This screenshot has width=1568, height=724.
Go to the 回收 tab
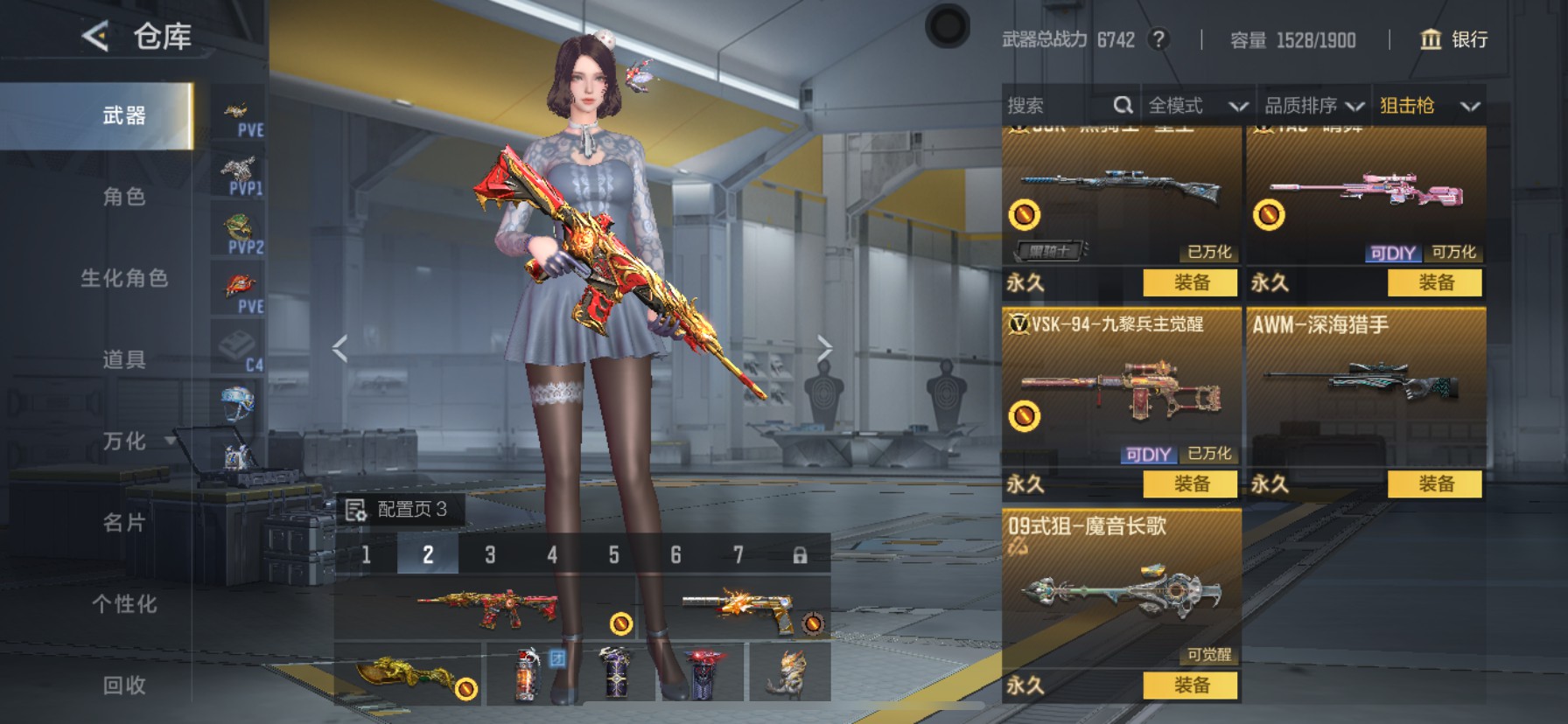pos(124,685)
